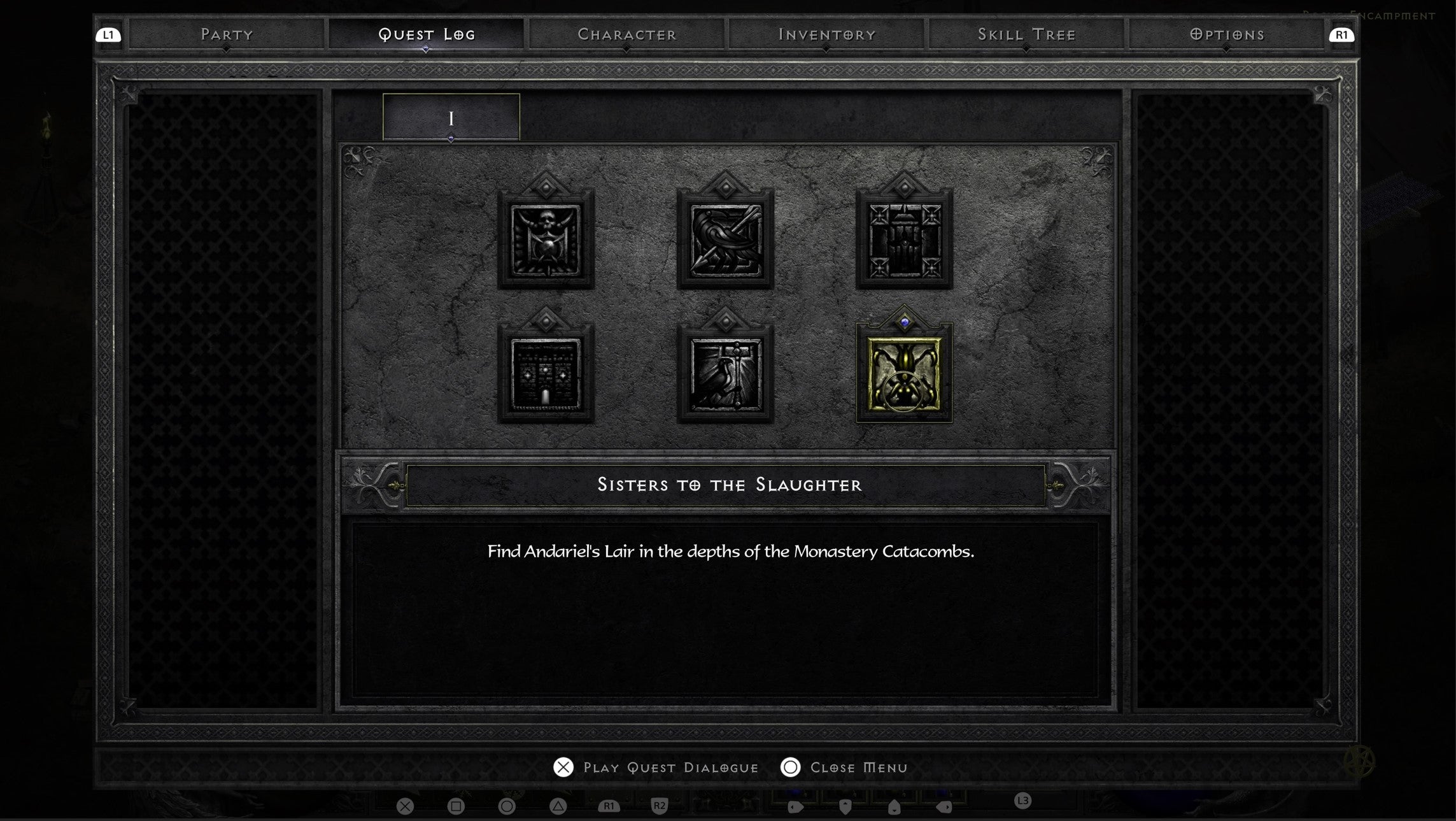Switch to the Skill Tree tab
The width and height of the screenshot is (1456, 821).
(1026, 35)
